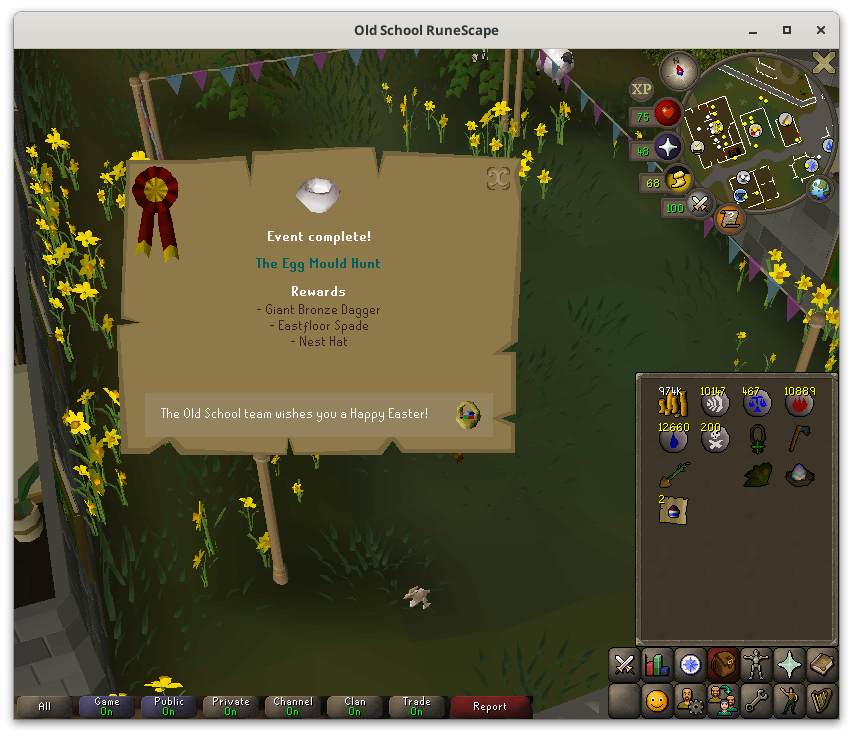
Task: Switch to the Skills tab
Action: tap(657, 664)
